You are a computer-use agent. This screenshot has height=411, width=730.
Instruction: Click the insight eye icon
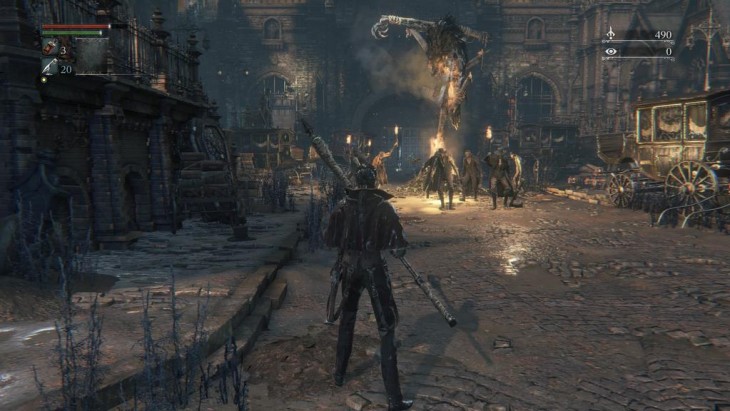coord(611,51)
